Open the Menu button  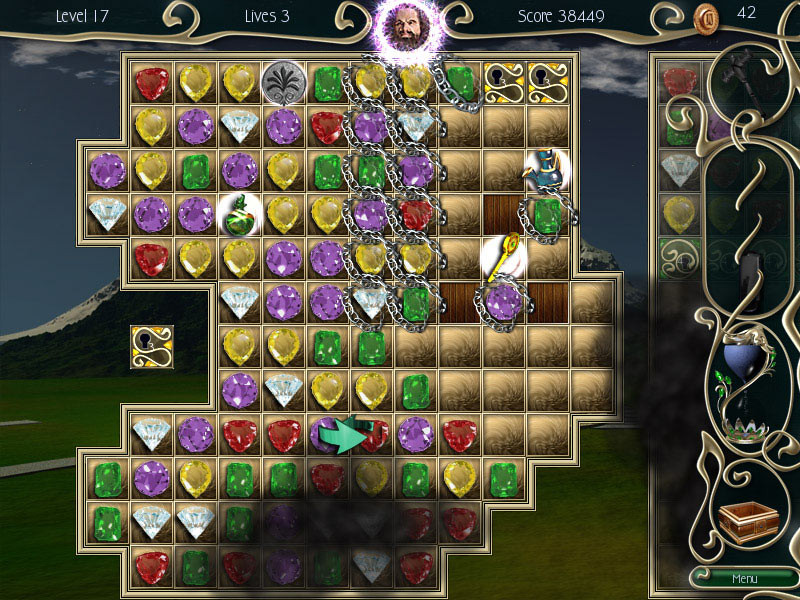tap(744, 579)
